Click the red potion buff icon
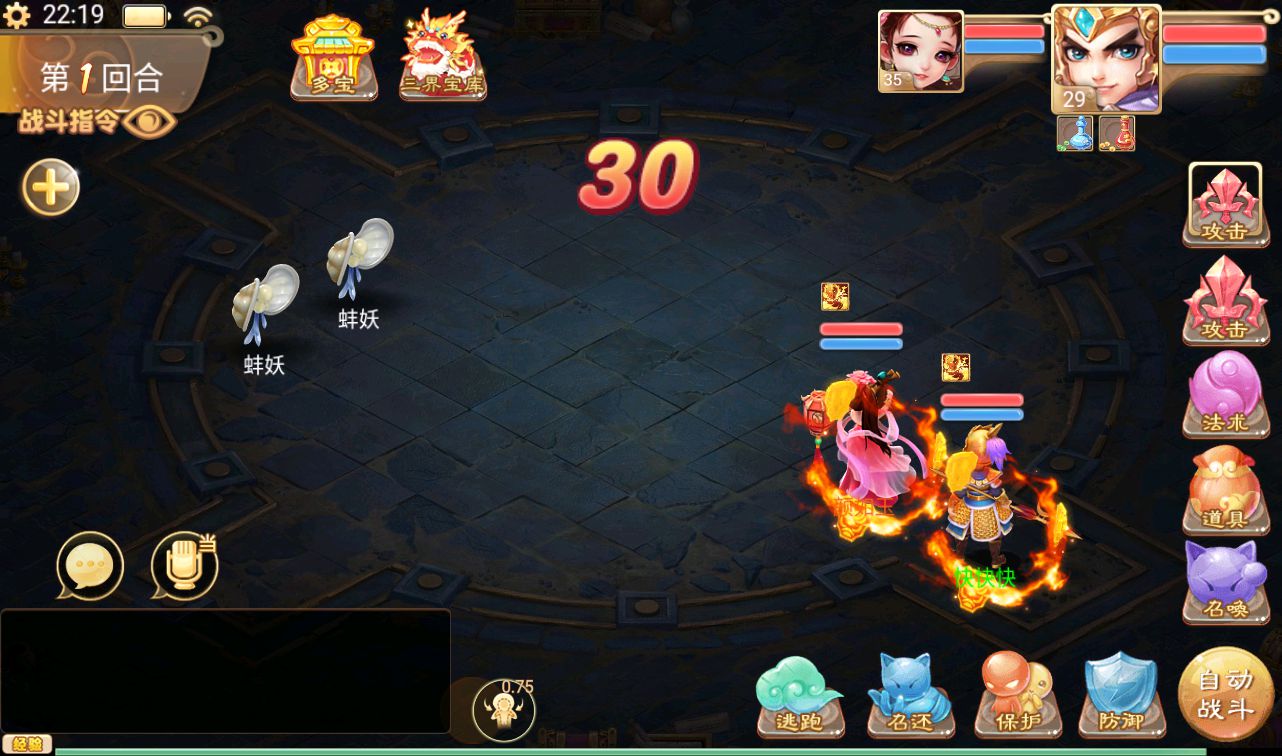Screen dimensions: 1282x756 1116,133
